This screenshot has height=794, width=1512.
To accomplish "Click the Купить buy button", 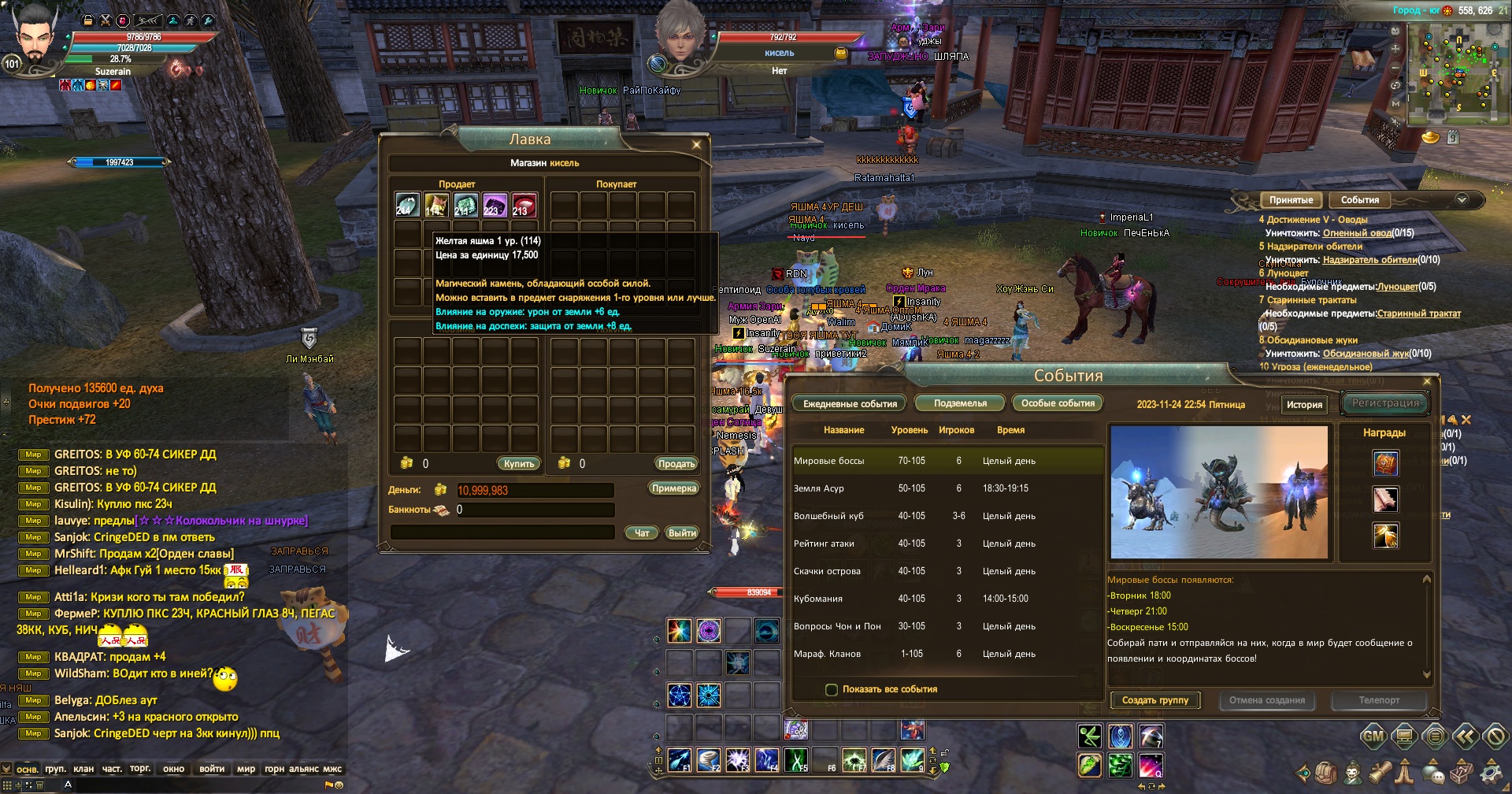I will 518,464.
